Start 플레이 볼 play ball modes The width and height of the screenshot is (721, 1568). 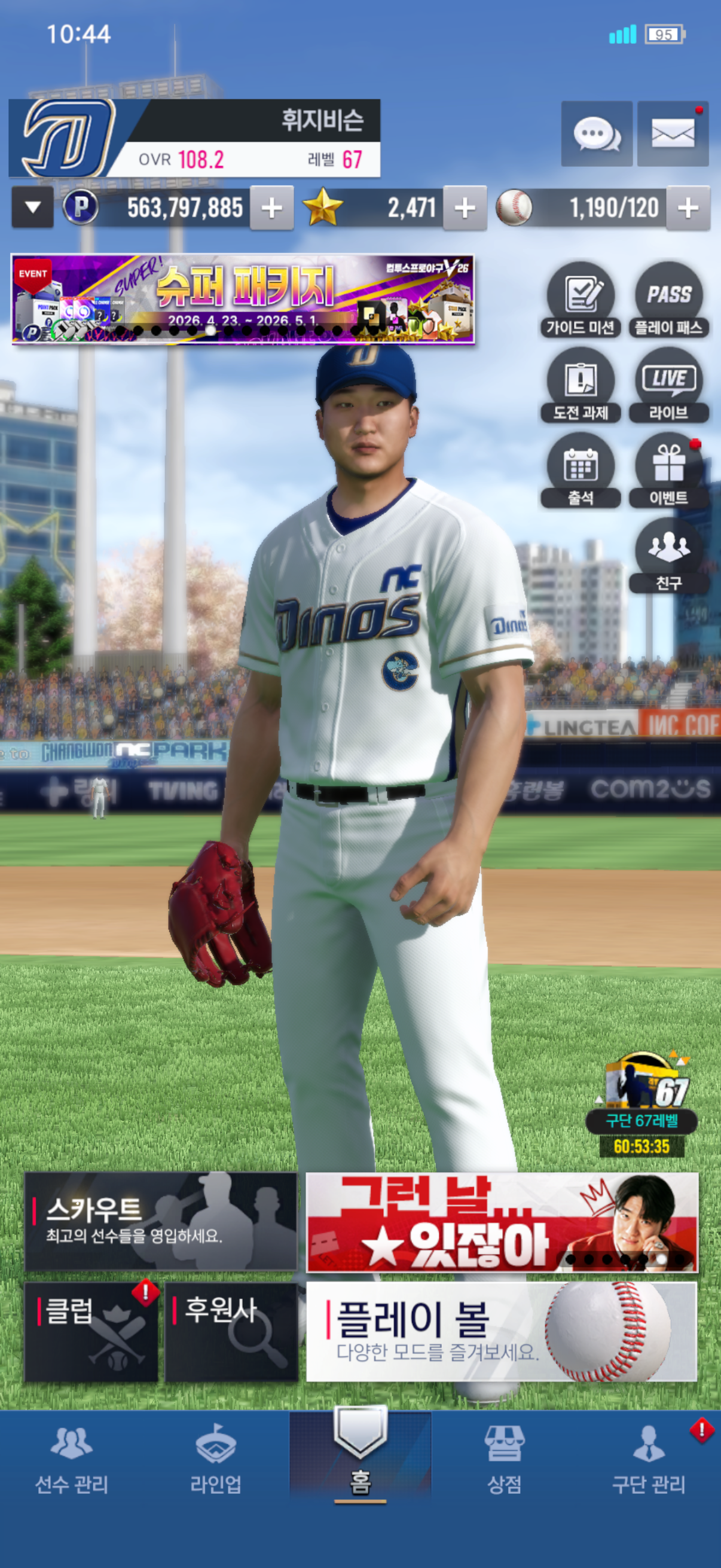(502, 1331)
